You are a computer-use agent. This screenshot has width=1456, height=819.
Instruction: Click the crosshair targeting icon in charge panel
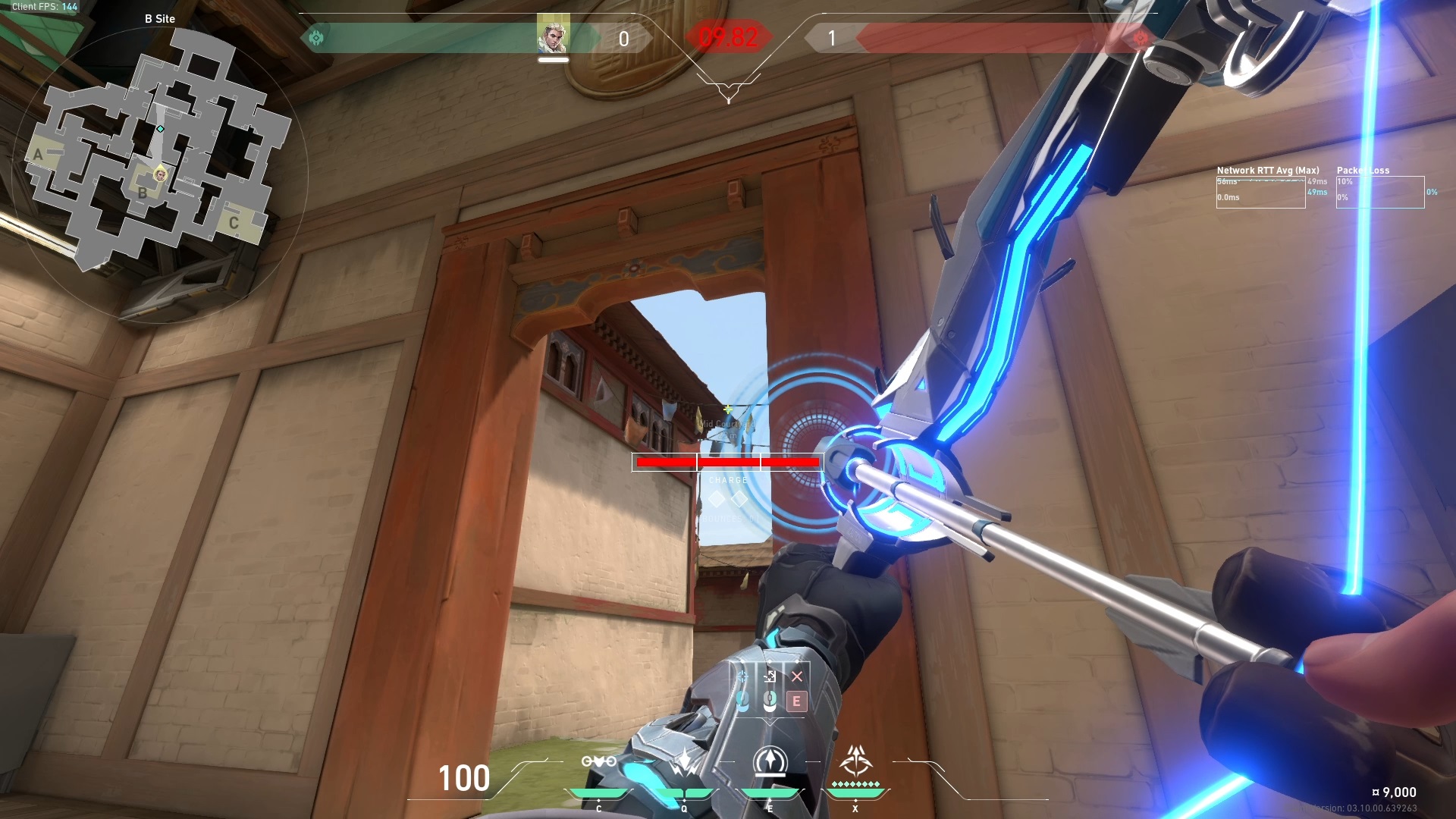(x=742, y=676)
